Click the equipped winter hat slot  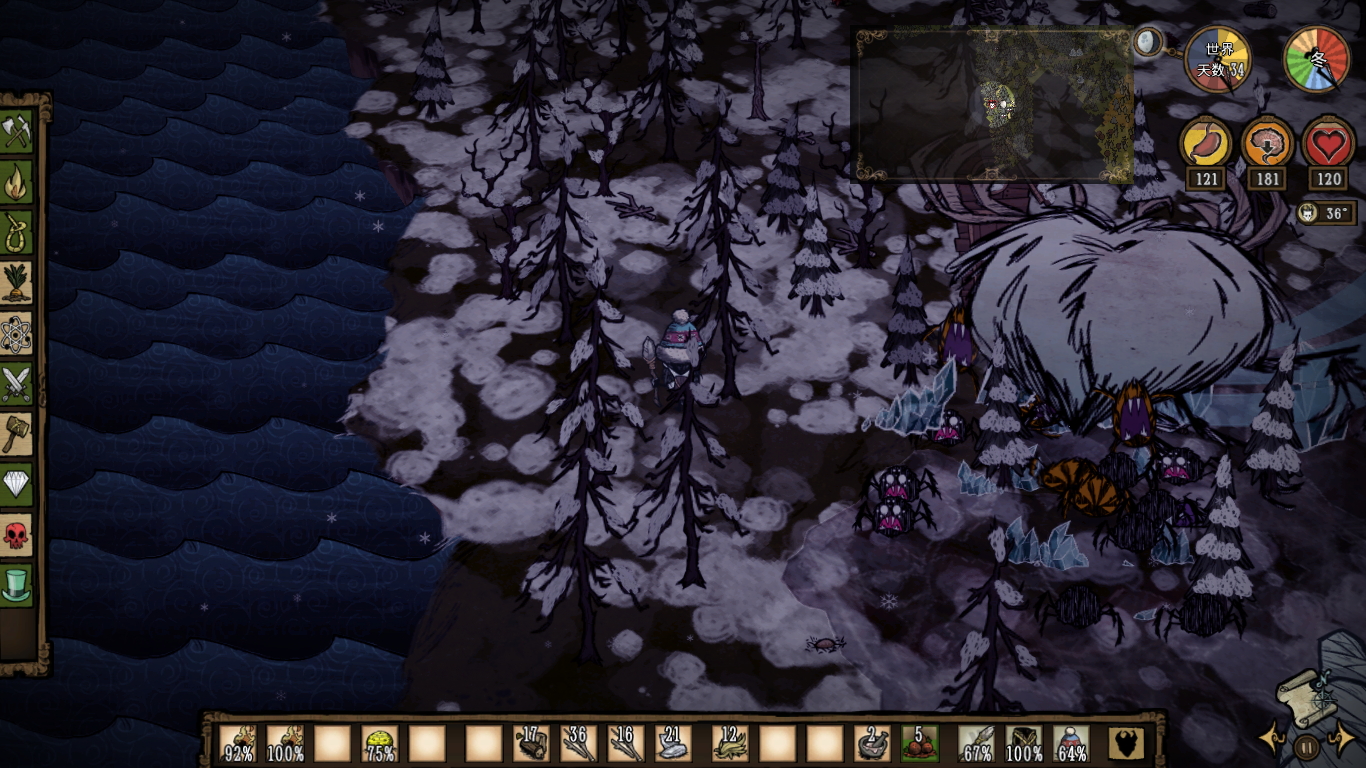point(1071,744)
